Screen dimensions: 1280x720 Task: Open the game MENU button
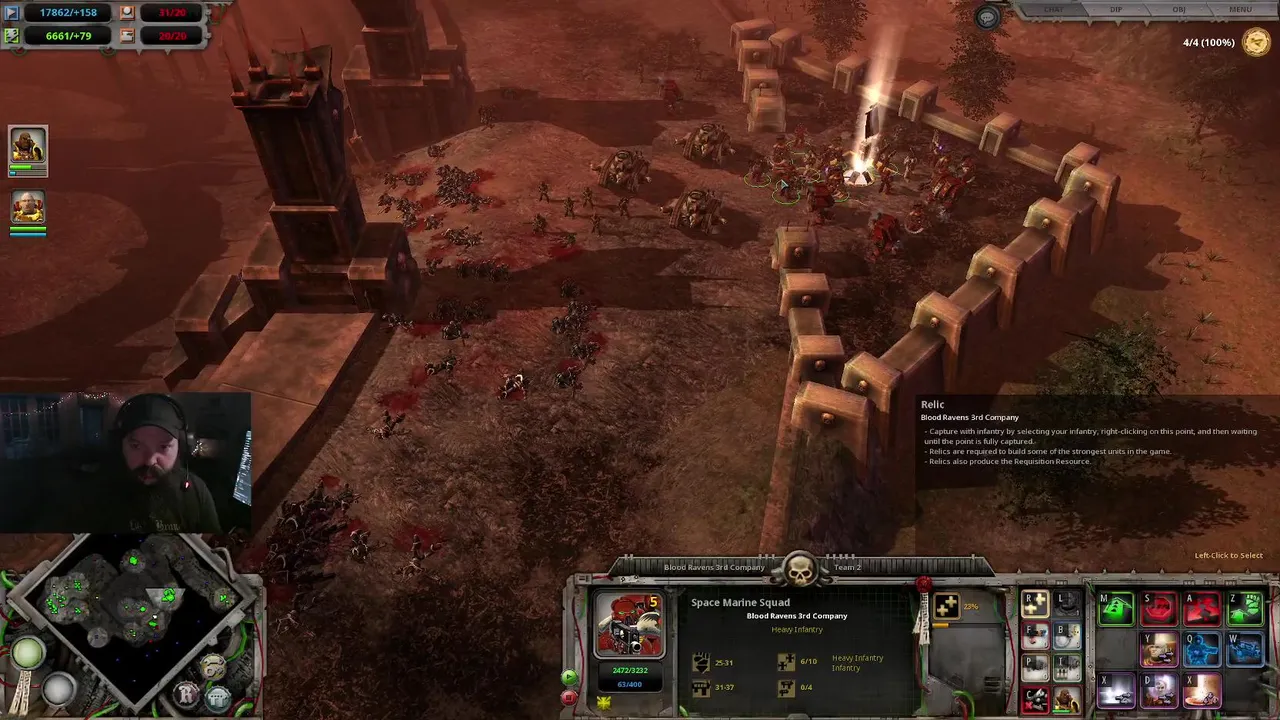1239,10
